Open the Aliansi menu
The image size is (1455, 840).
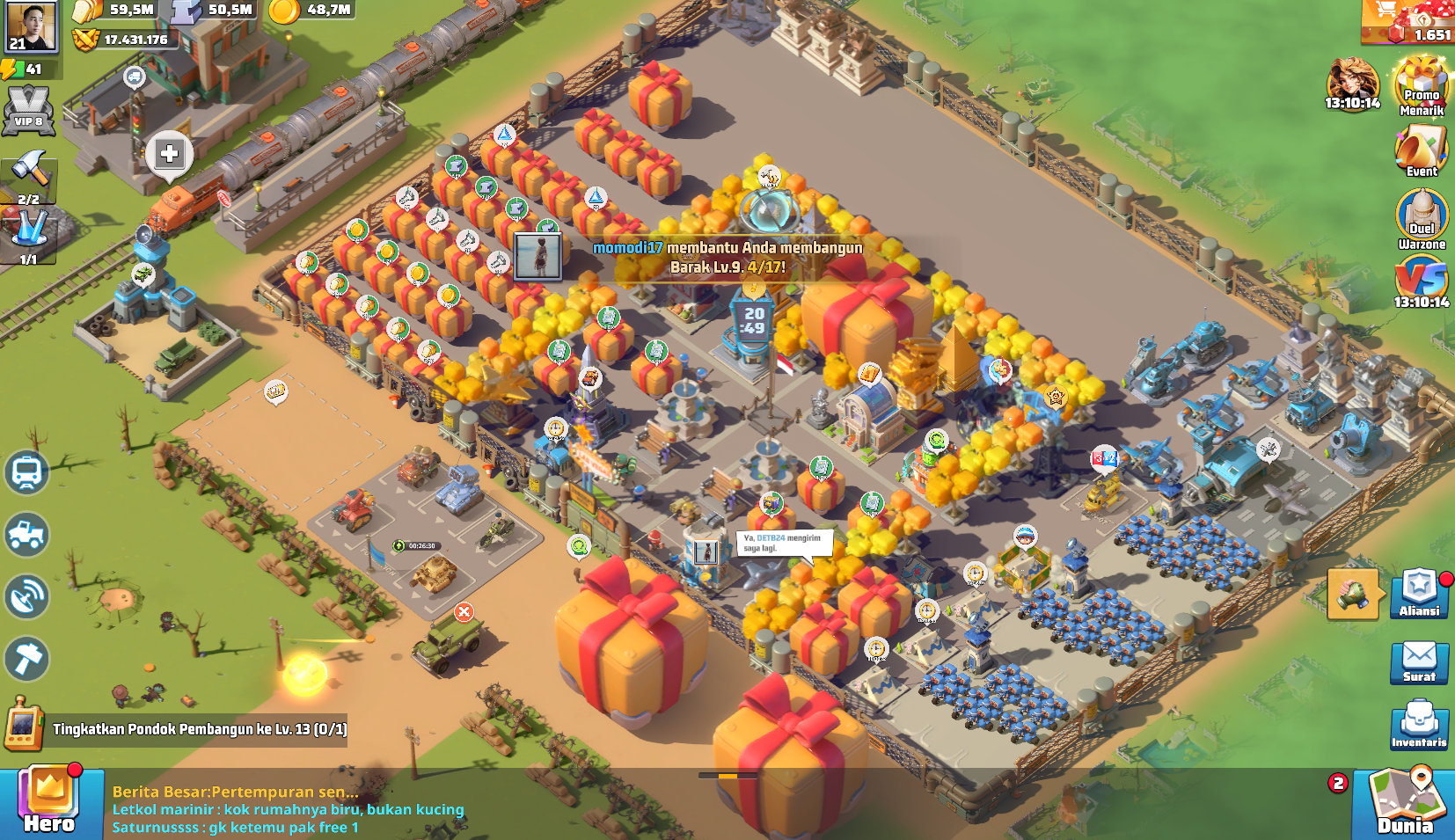(1419, 593)
